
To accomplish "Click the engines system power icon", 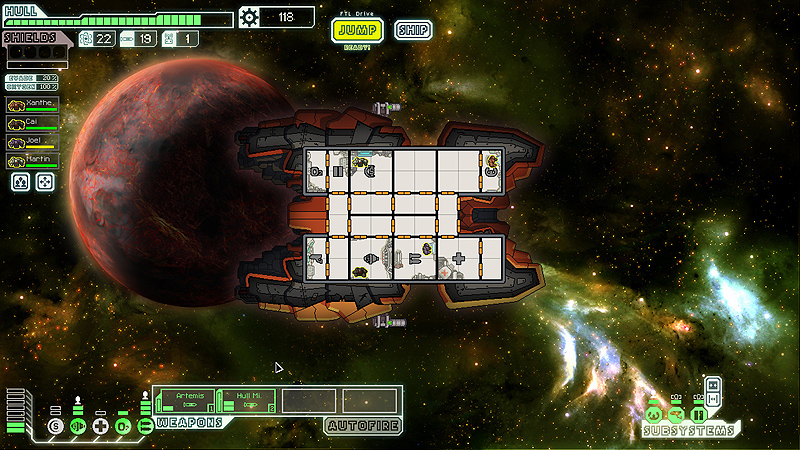I will [x=78, y=427].
